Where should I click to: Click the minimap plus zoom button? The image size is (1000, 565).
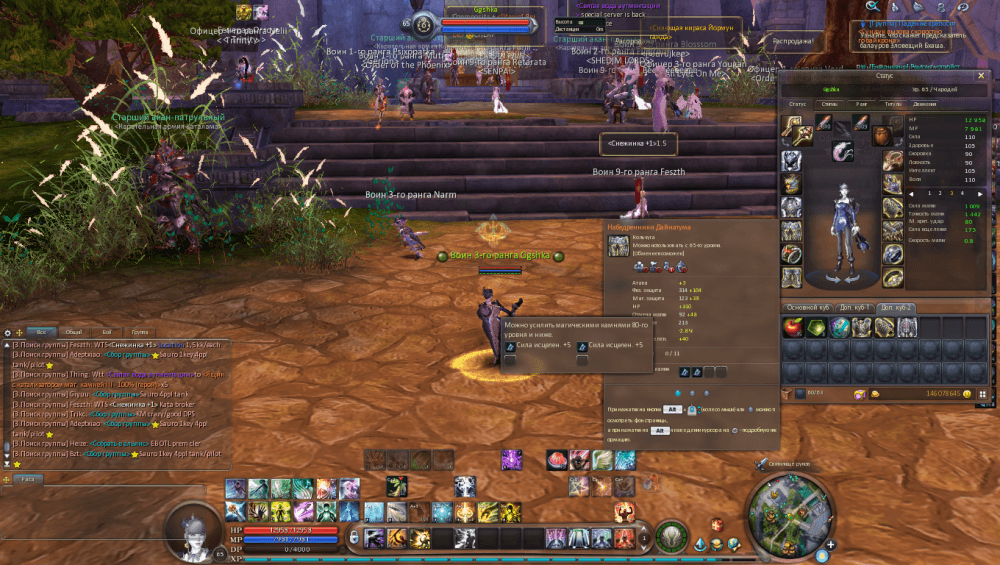click(x=830, y=545)
